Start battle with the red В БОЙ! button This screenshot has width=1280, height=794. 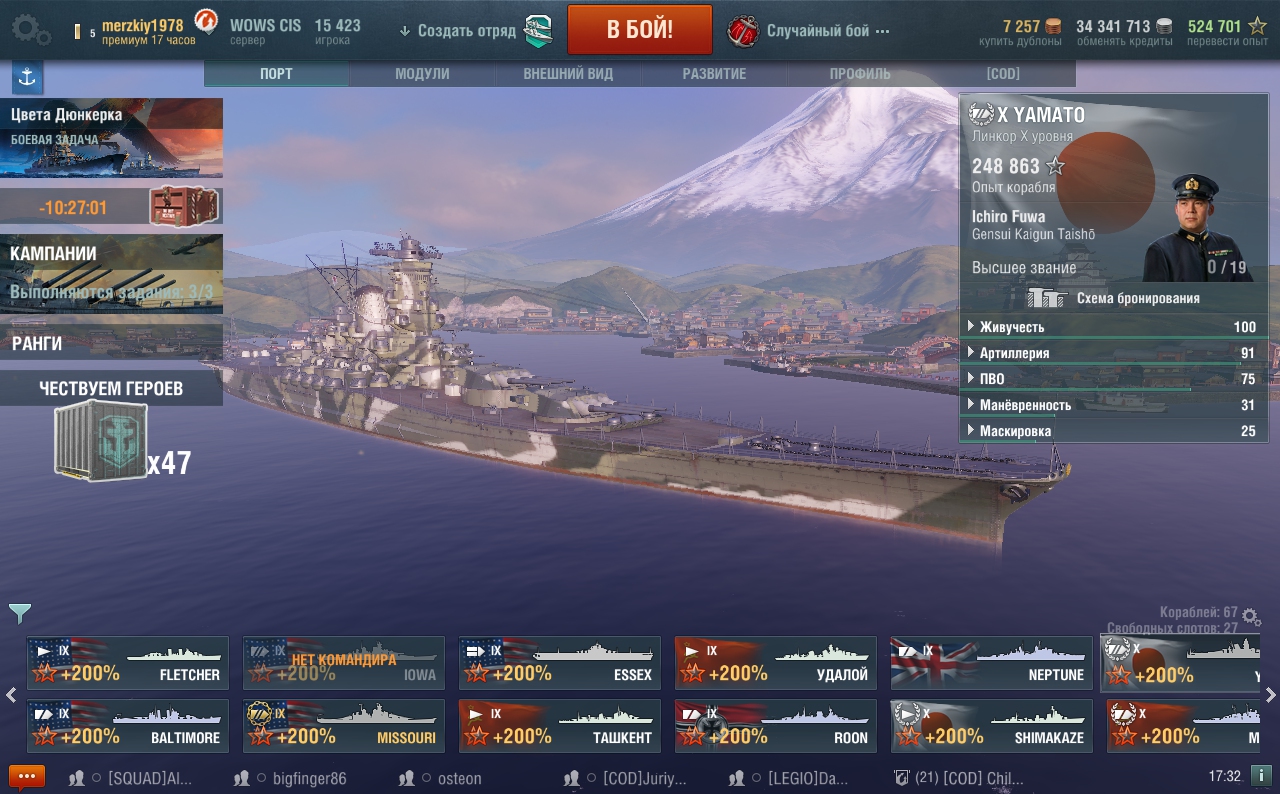pos(639,30)
